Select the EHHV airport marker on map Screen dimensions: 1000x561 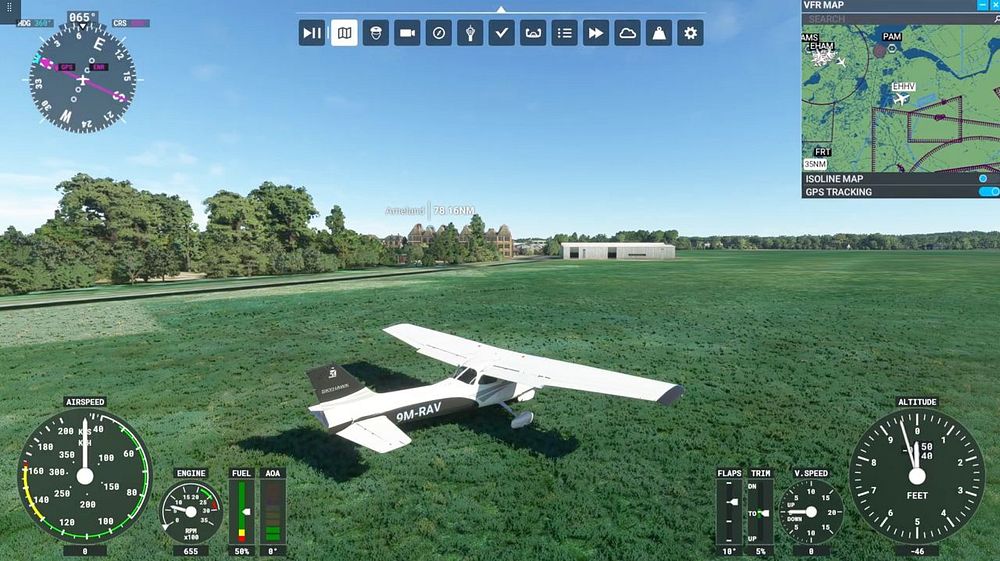point(902,98)
